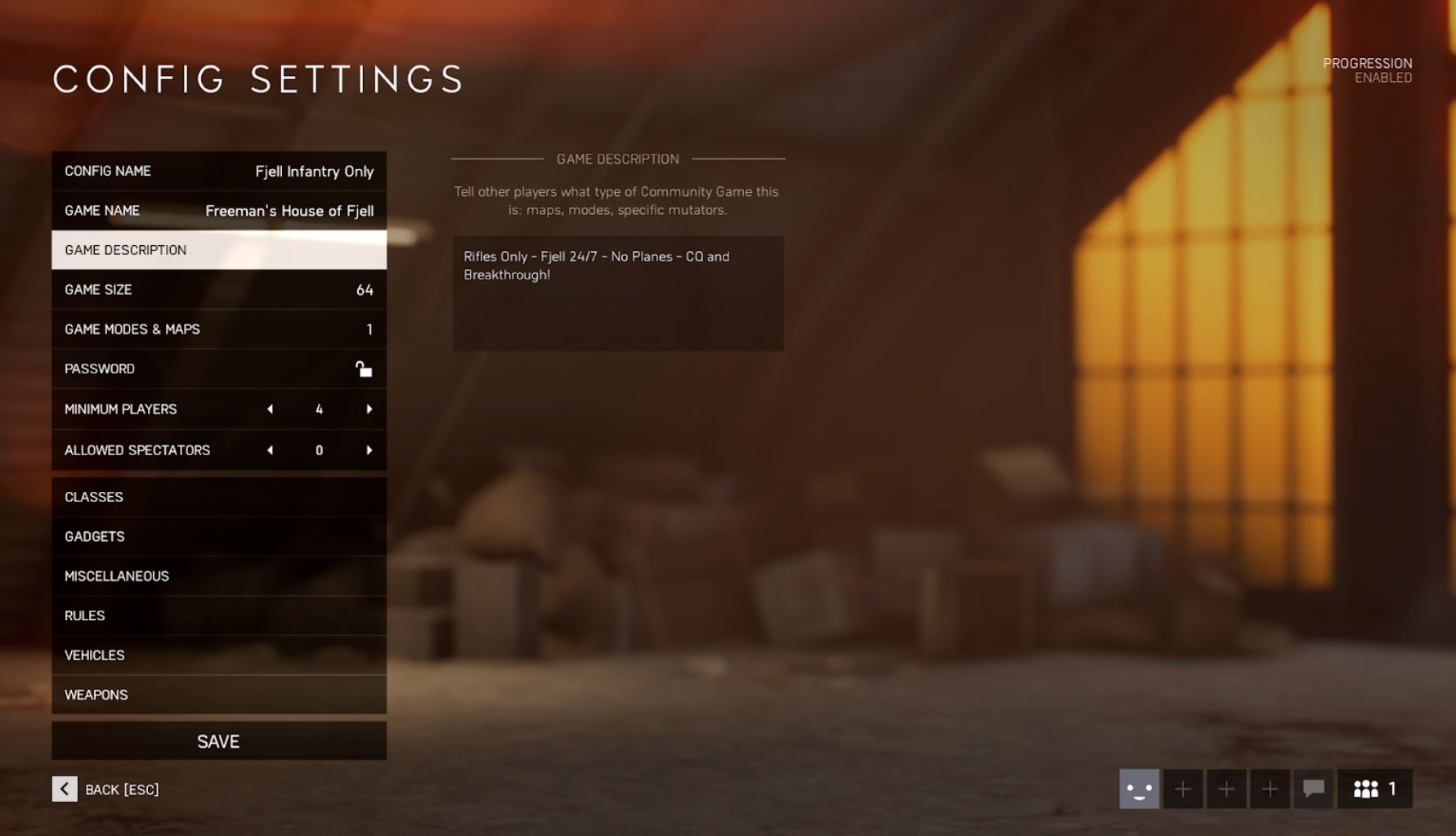The width and height of the screenshot is (1456, 836).
Task: Decrease Minimum Players with left arrow
Action: click(x=270, y=409)
